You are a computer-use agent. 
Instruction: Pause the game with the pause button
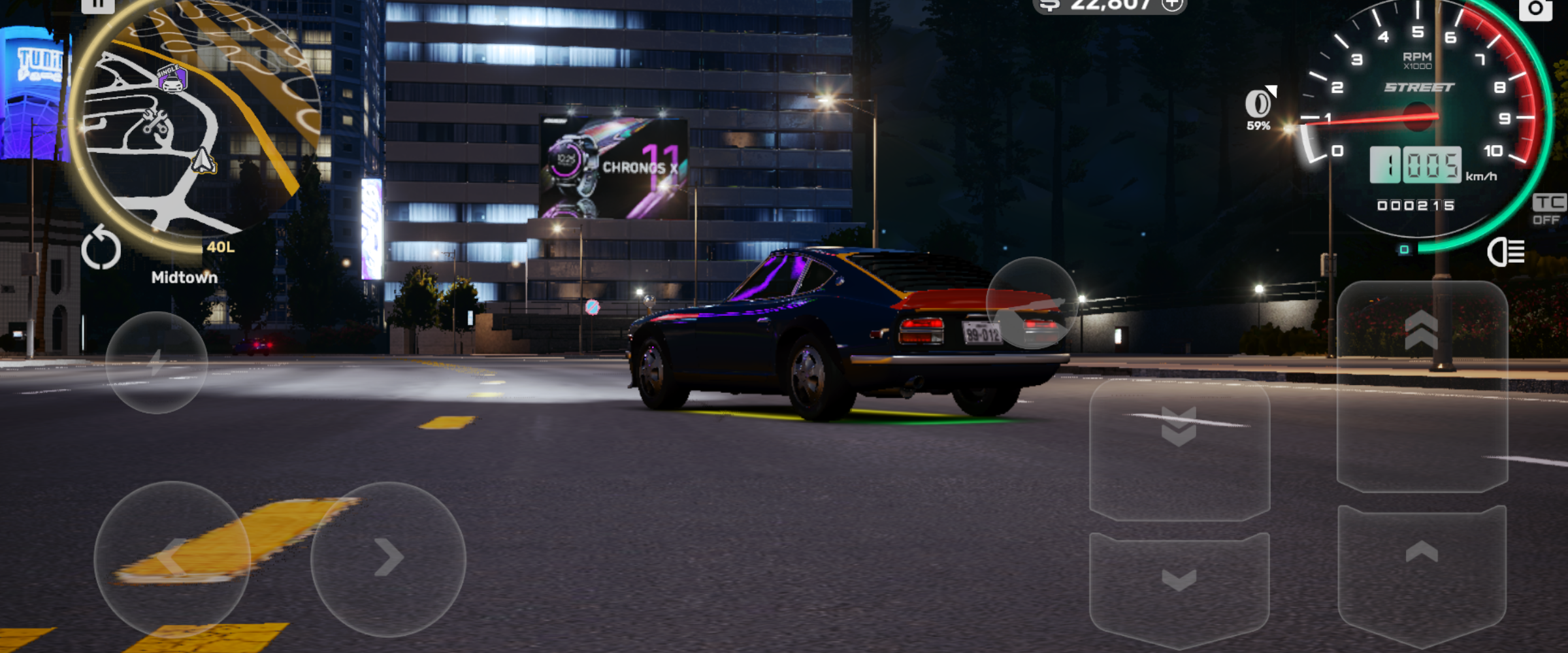click(x=98, y=5)
